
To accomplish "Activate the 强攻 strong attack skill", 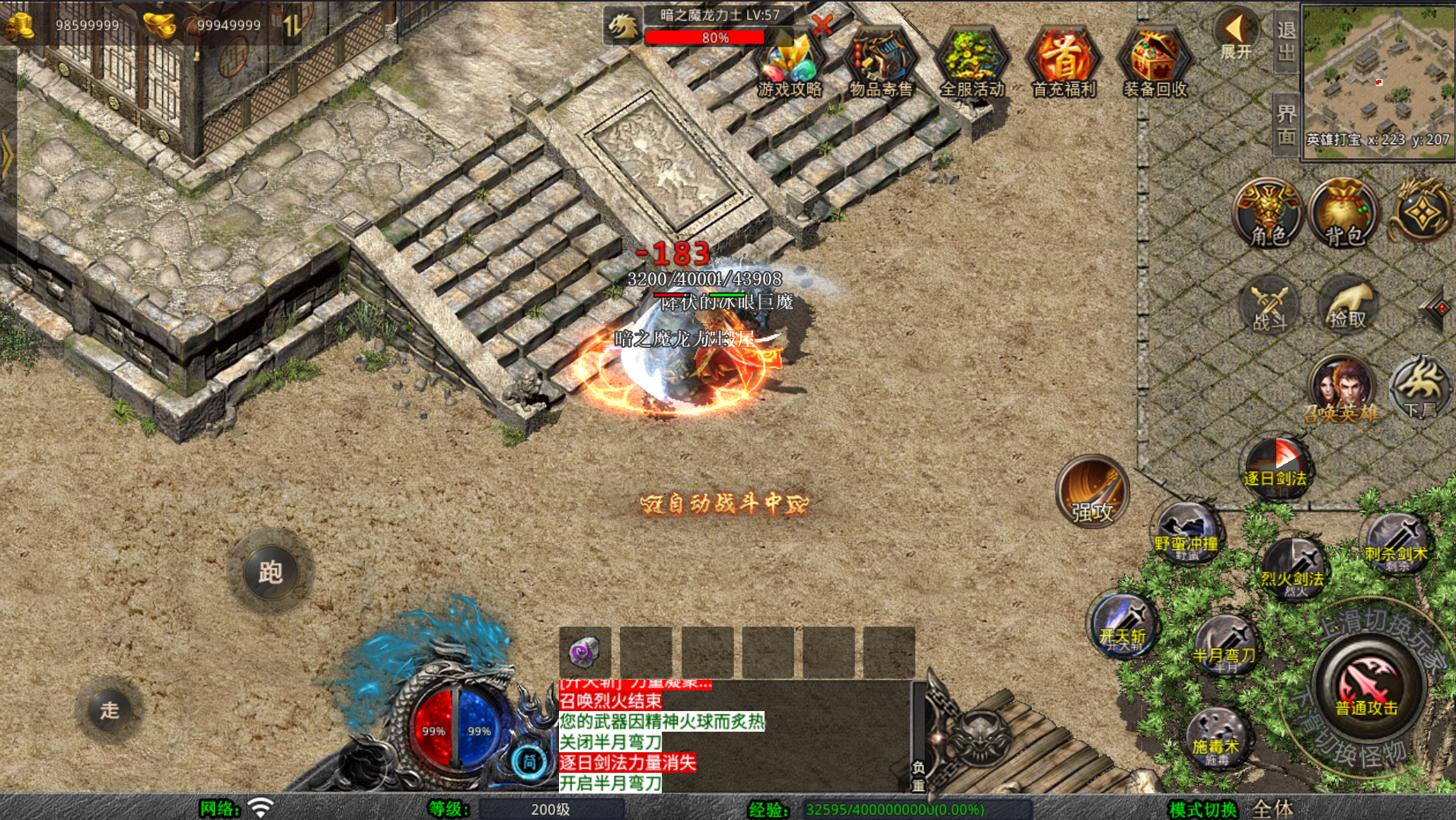I will point(1093,492).
